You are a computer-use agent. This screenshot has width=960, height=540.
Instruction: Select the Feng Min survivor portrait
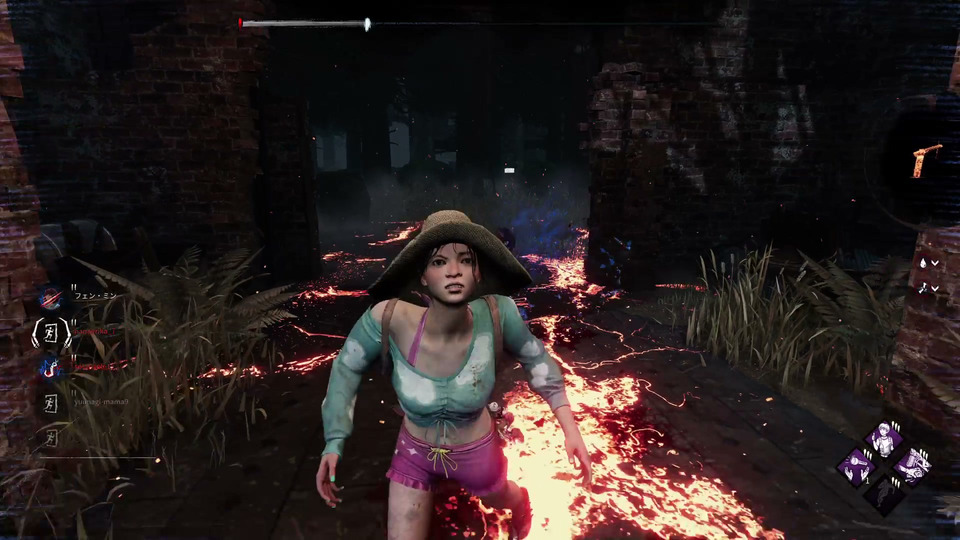point(50,297)
